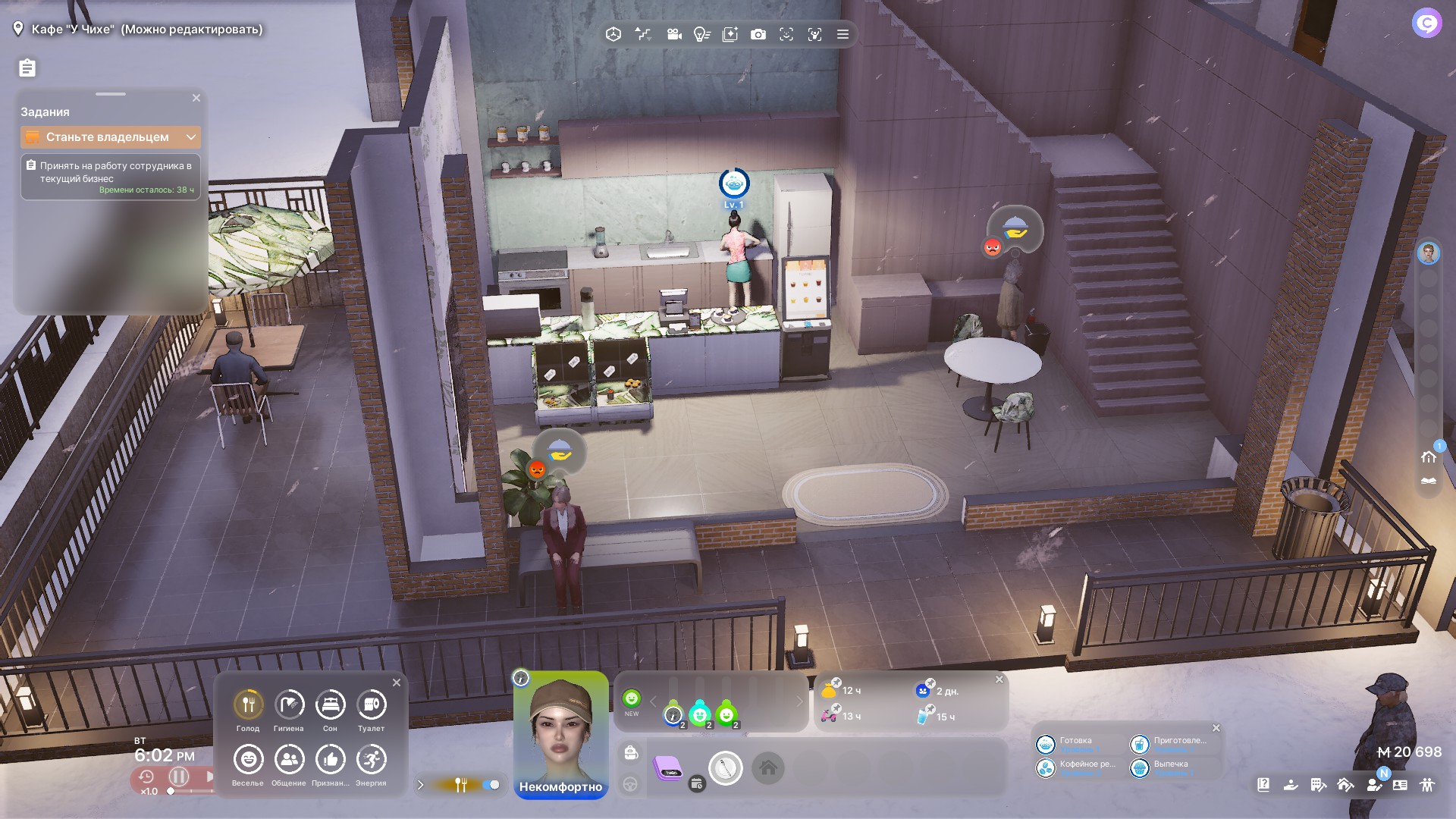Open the backpack inventory button
The image size is (1456, 819).
(x=631, y=752)
